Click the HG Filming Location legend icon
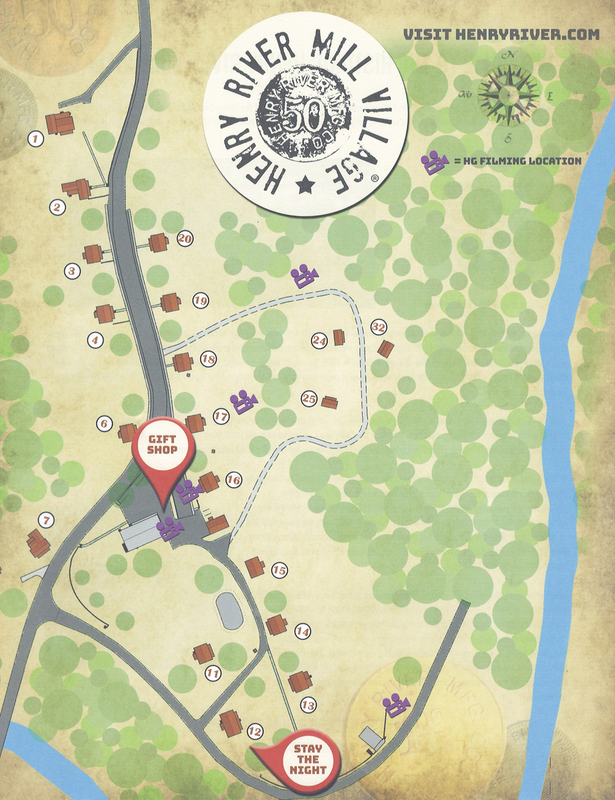The height and width of the screenshot is (800, 615). pyautogui.click(x=434, y=163)
